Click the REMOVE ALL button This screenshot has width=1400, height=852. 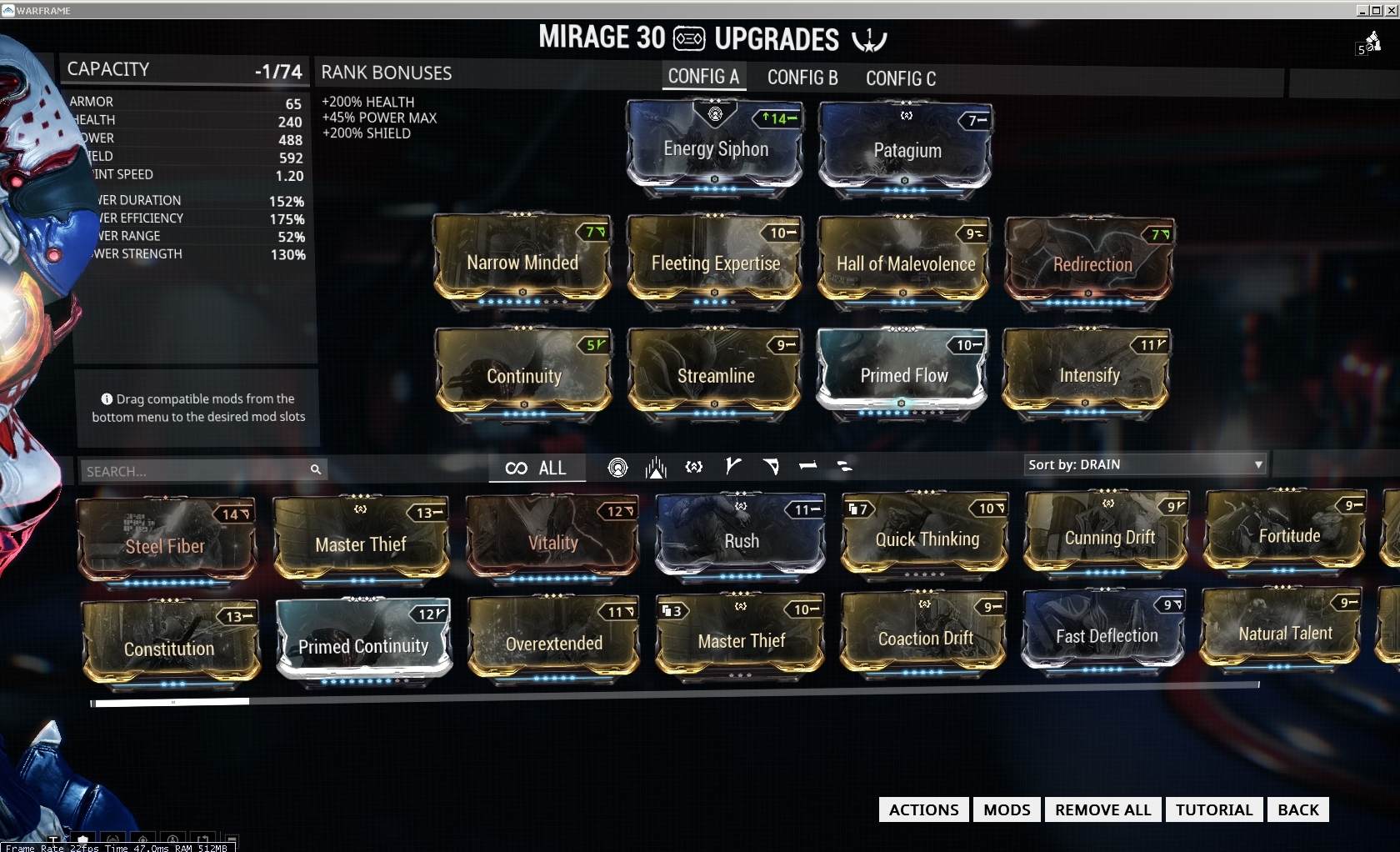point(1102,809)
